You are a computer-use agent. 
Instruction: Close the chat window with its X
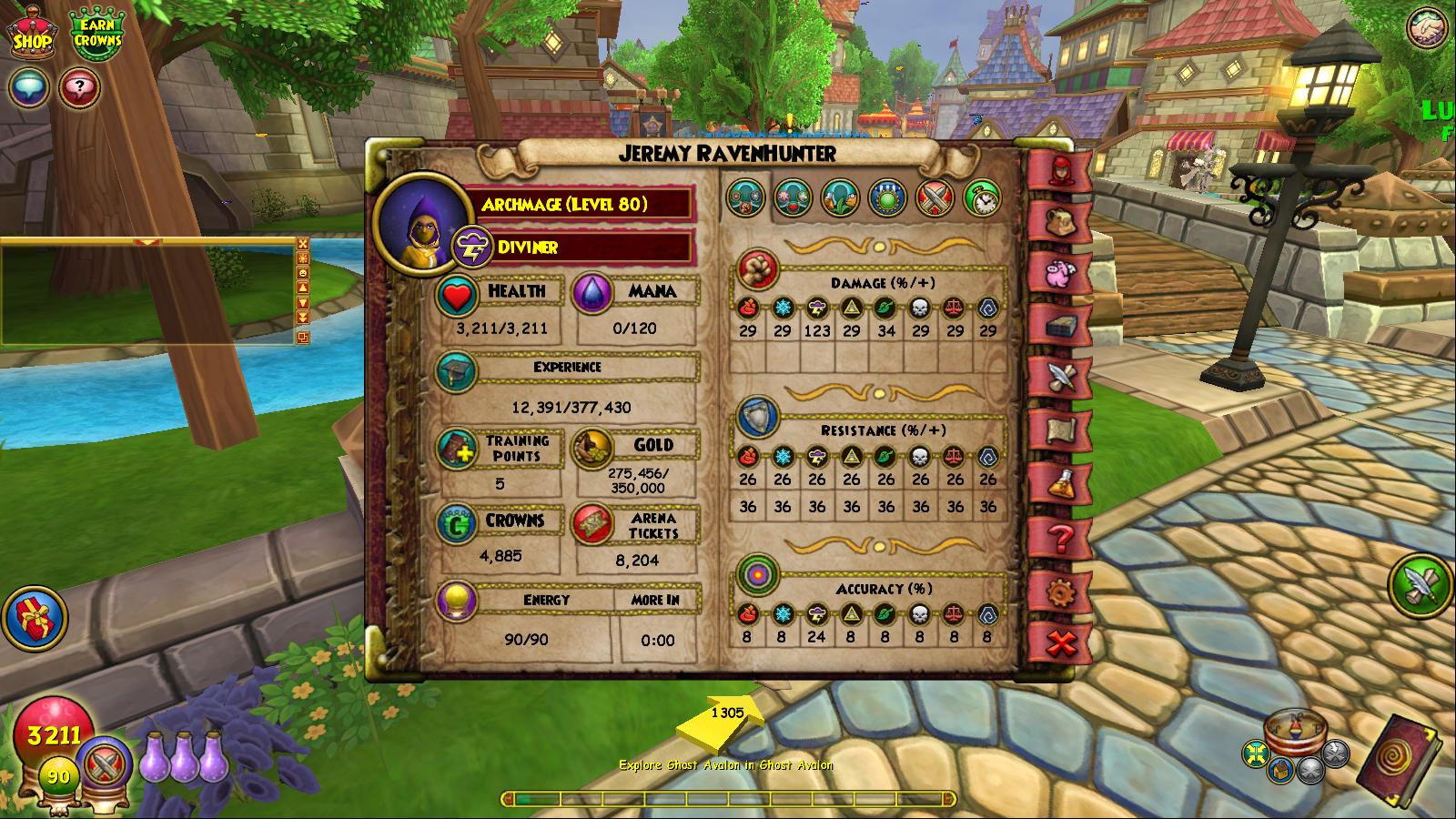pos(303,244)
